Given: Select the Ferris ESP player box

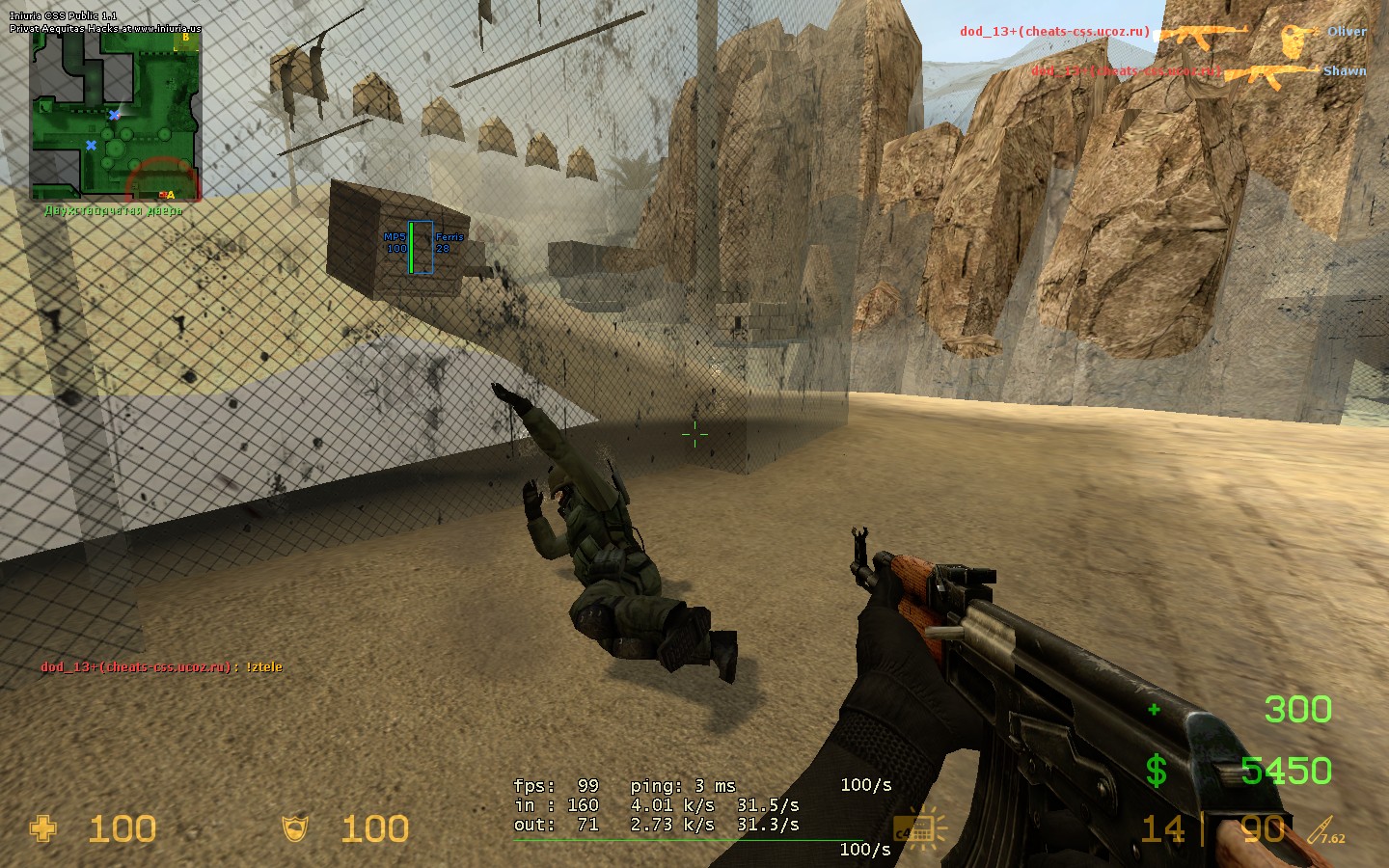Looking at the screenshot, I should coord(421,247).
